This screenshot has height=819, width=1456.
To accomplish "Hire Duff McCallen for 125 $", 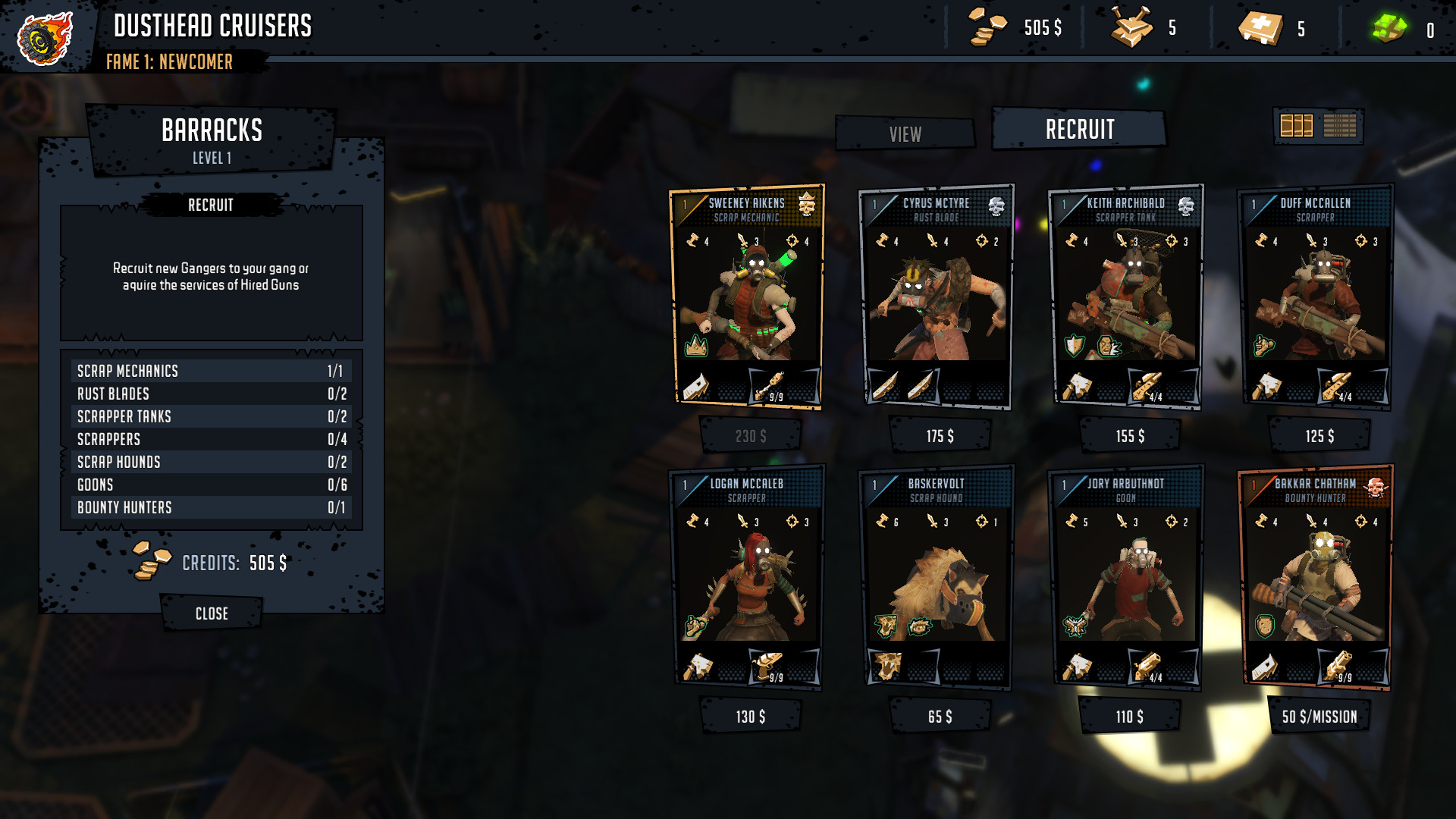I will pyautogui.click(x=1319, y=436).
